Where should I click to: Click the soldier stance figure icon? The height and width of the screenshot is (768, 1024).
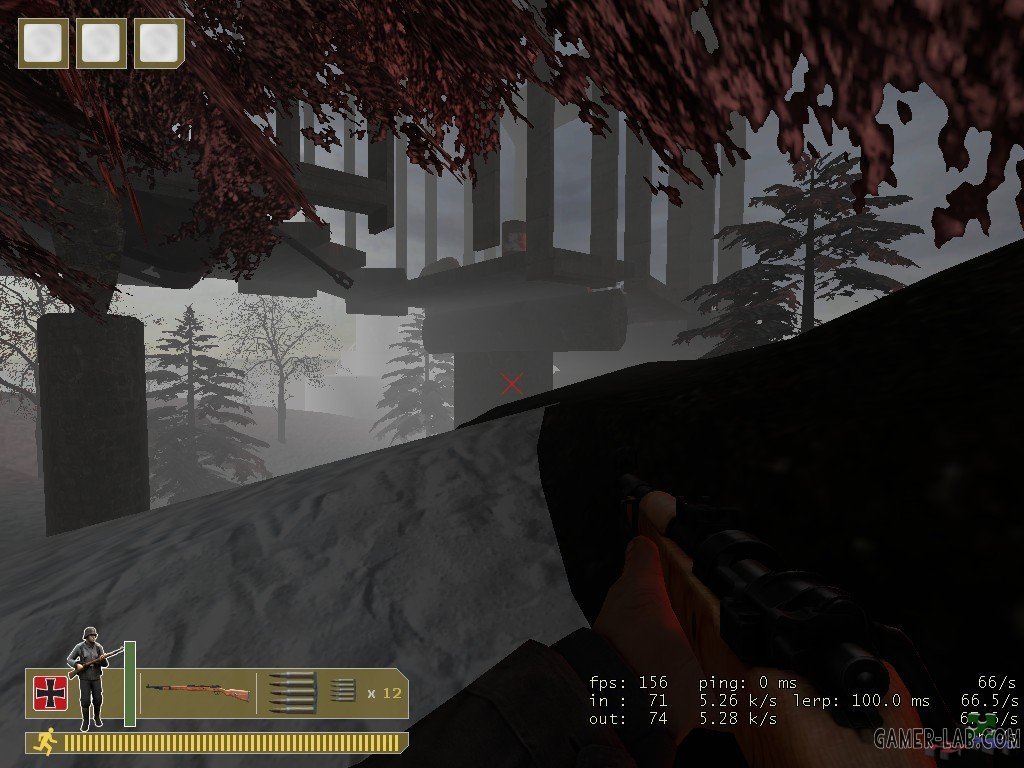coord(88,674)
